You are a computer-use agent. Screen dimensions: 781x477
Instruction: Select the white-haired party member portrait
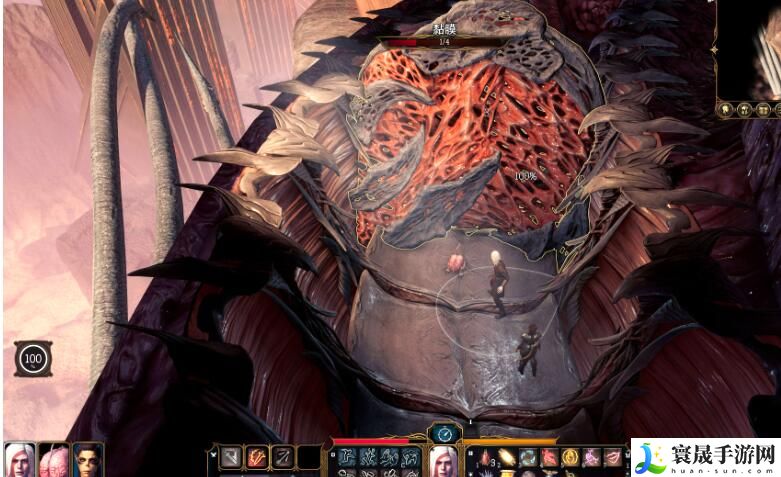pyautogui.click(x=19, y=459)
